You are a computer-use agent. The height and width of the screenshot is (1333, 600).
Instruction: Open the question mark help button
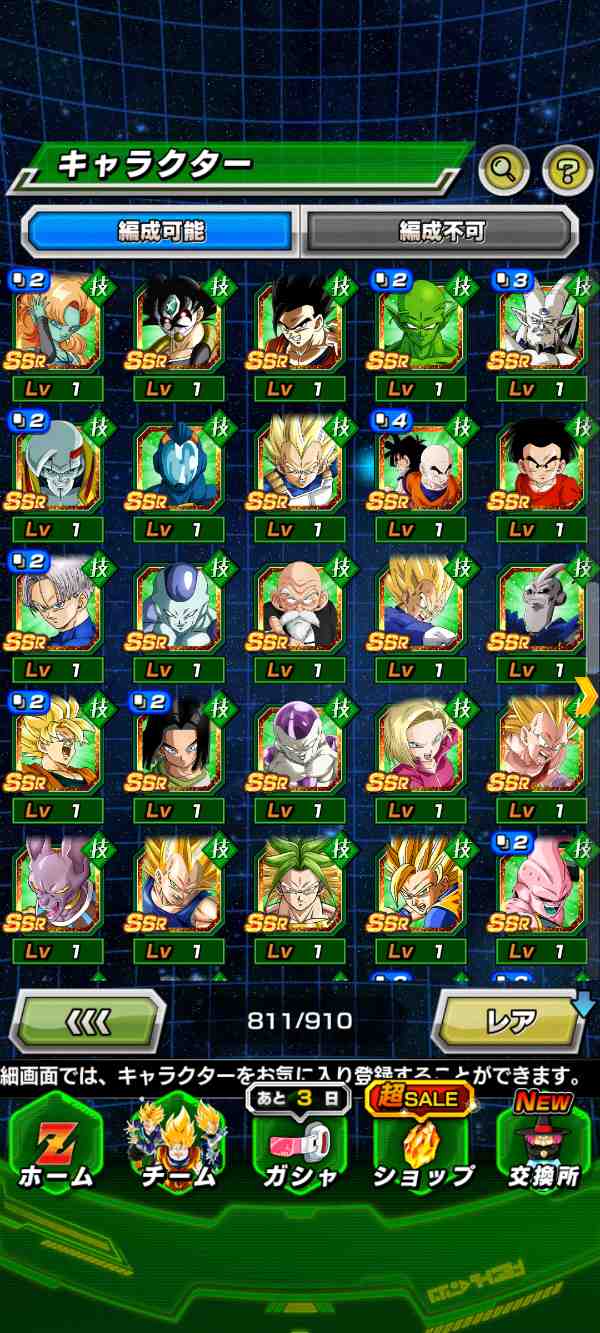[567, 171]
